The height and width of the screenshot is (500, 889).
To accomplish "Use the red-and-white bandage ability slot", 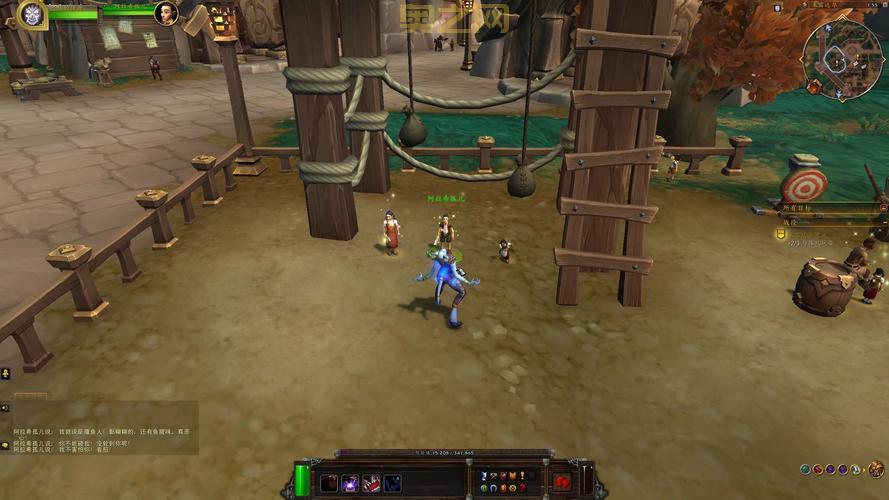I will [x=372, y=483].
